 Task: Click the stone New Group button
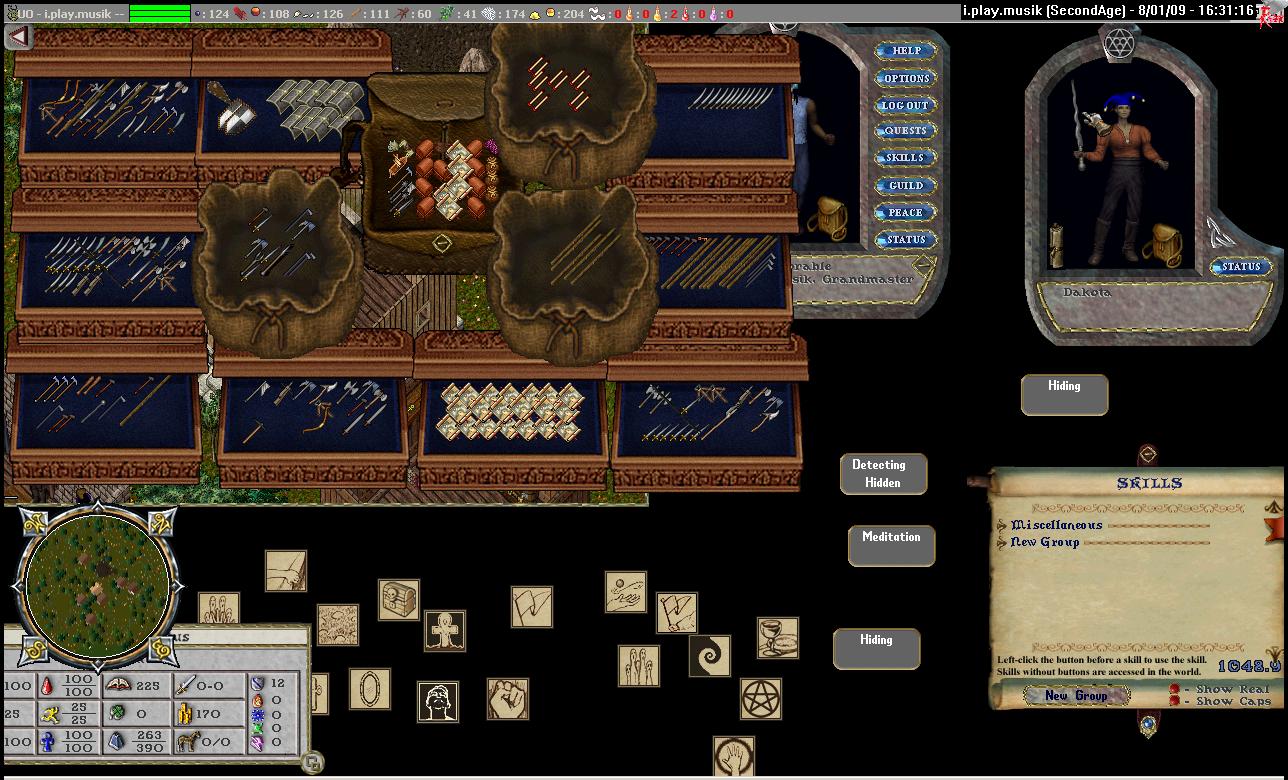[1076, 695]
